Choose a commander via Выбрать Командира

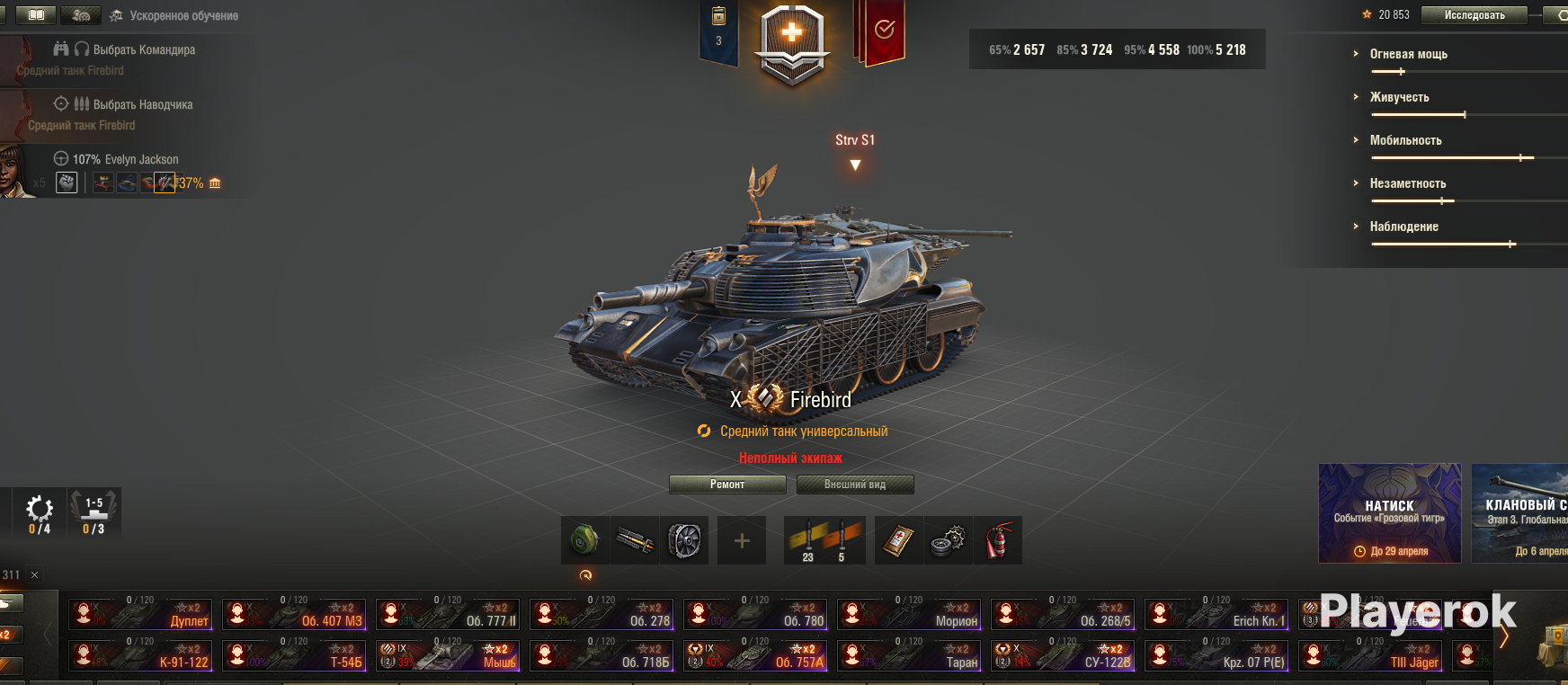click(x=144, y=49)
